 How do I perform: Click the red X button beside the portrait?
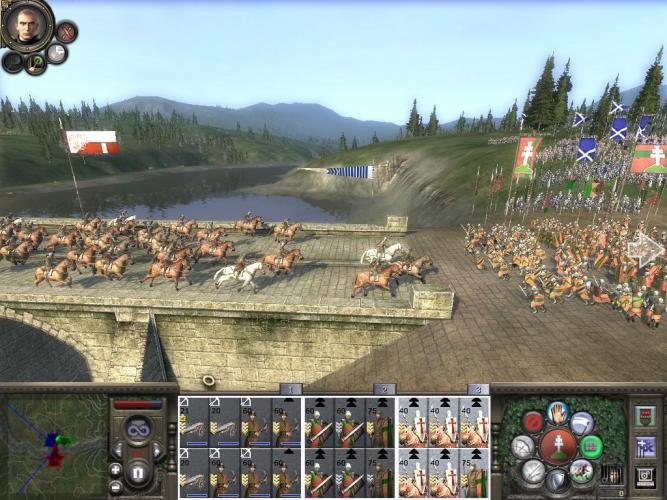click(x=67, y=32)
